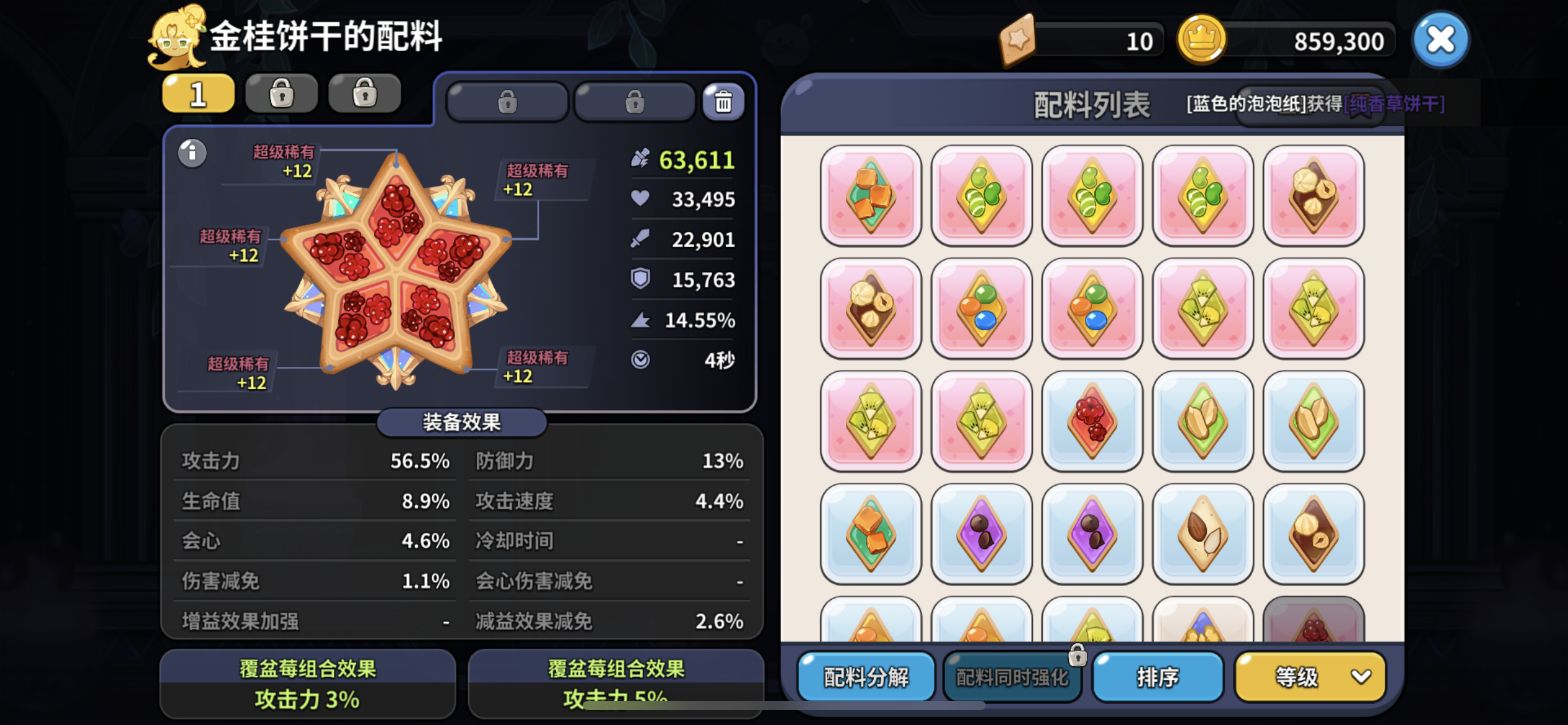This screenshot has height=725, width=1568.
Task: Click the attack power sword stat icon
Action: pos(641,240)
